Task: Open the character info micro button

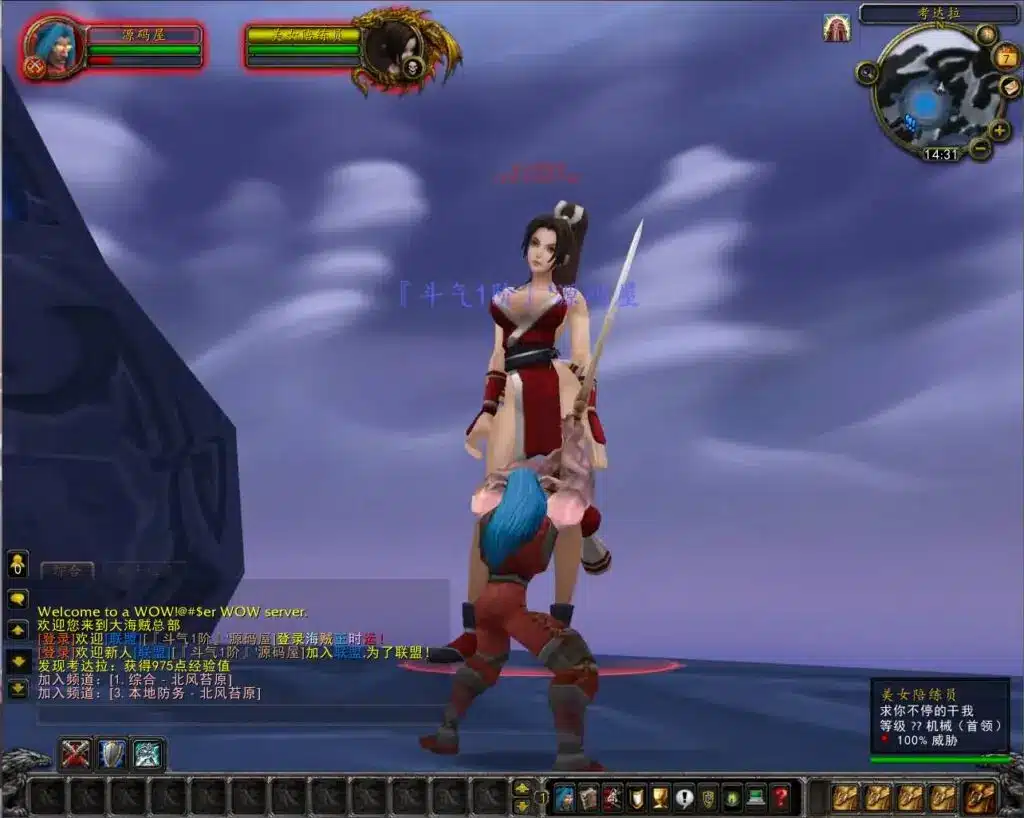Action: [x=564, y=797]
